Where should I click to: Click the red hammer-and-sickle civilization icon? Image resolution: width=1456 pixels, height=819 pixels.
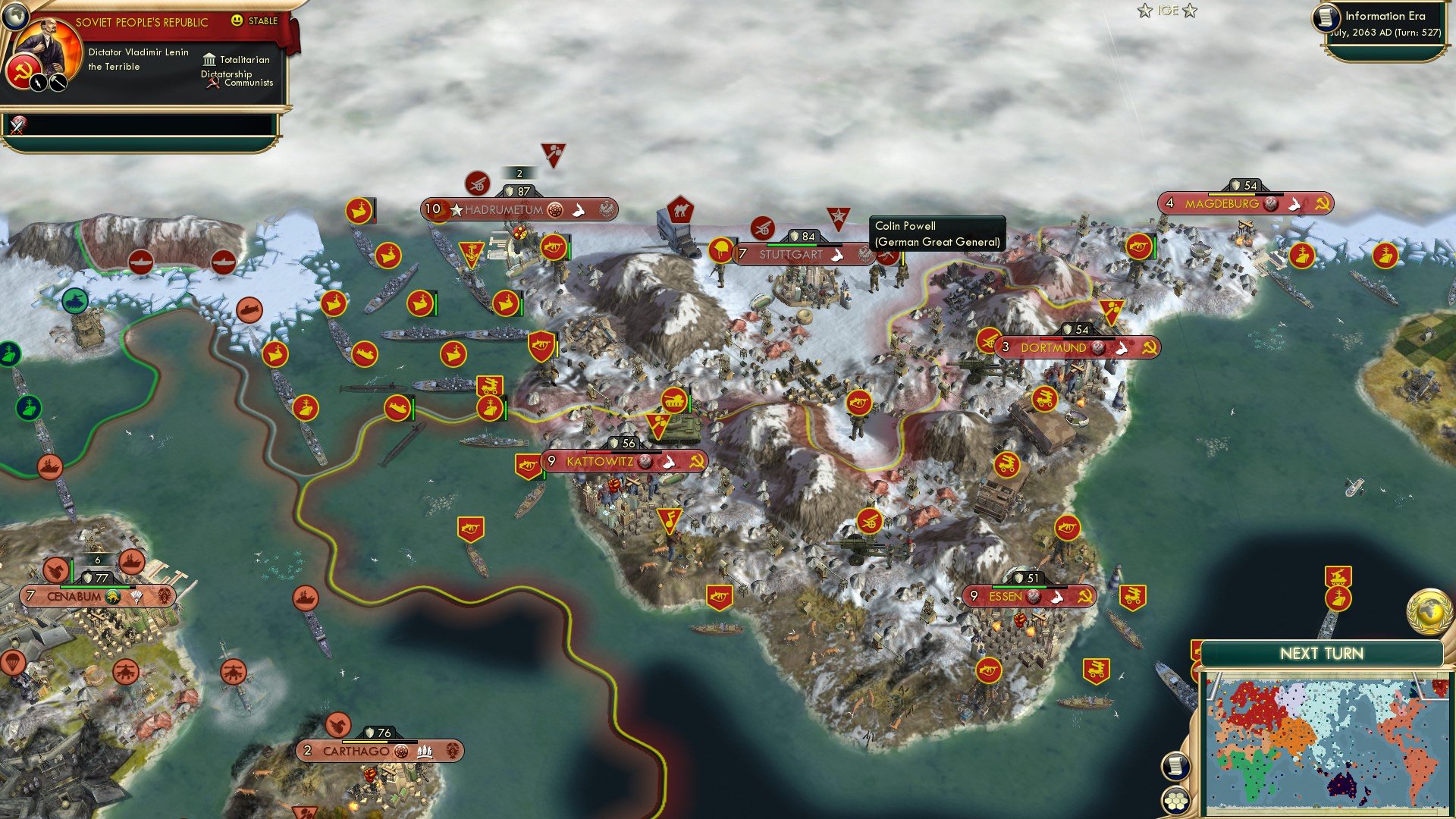24,70
